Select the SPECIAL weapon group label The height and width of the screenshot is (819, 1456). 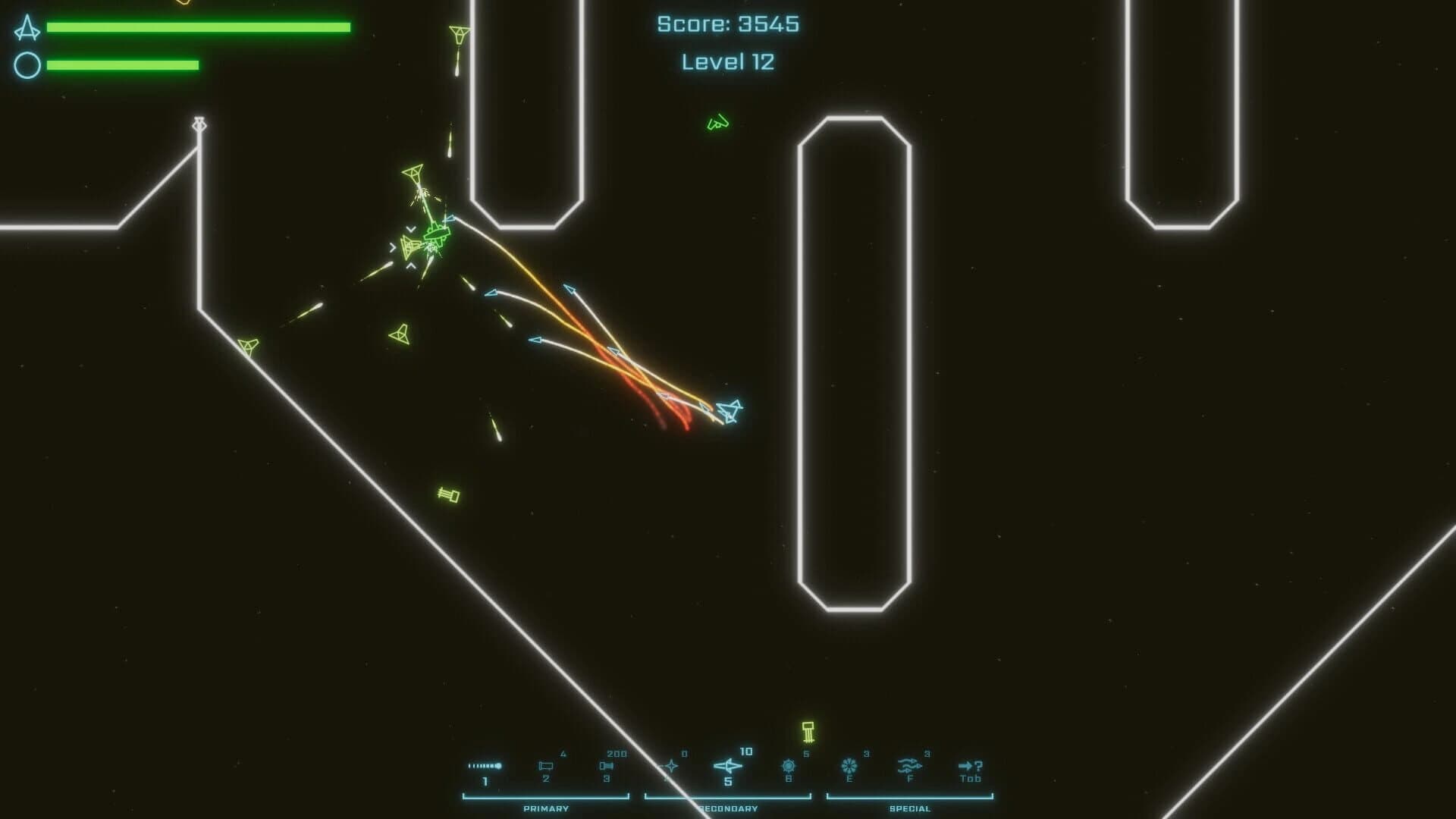(908, 808)
